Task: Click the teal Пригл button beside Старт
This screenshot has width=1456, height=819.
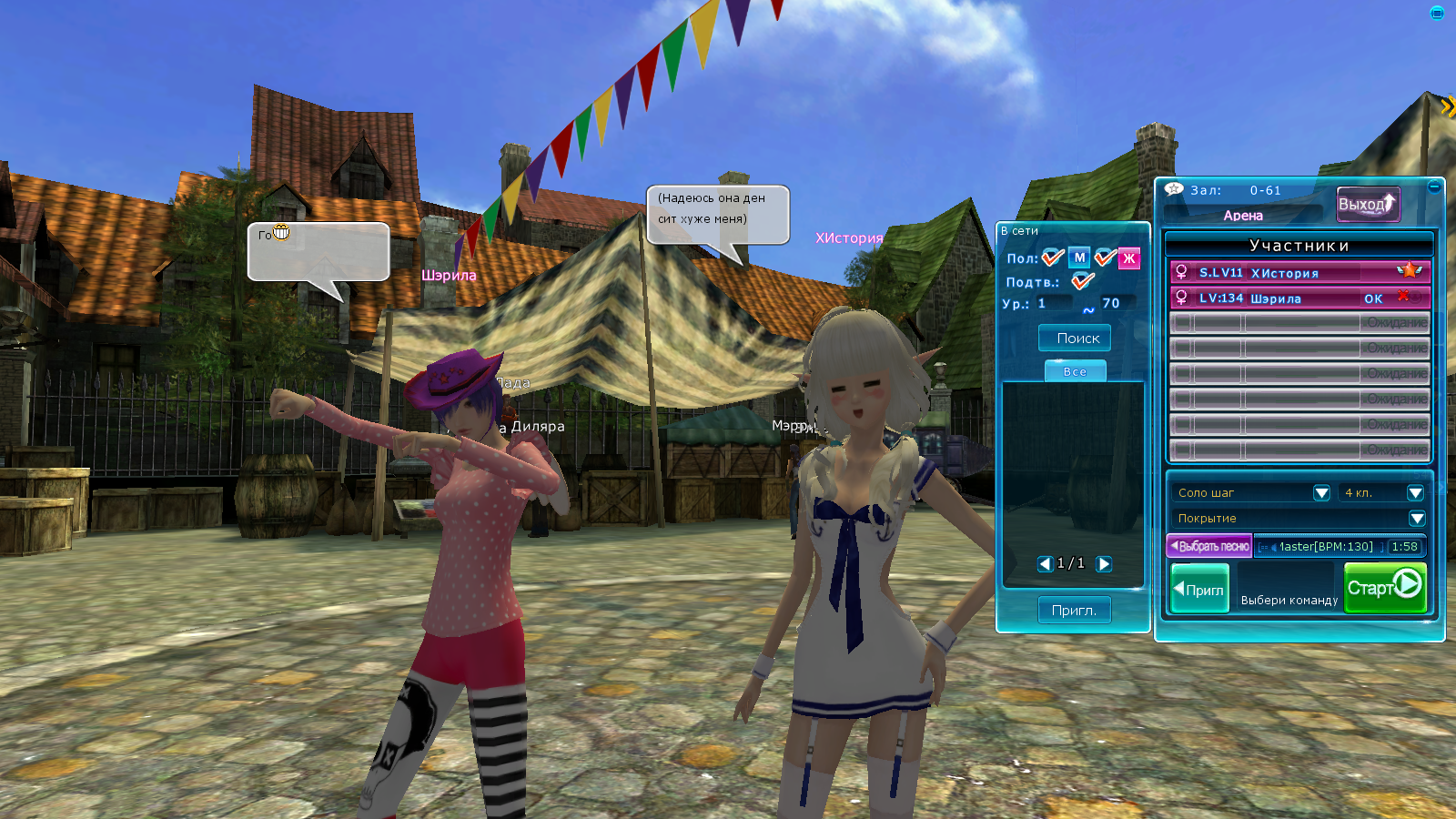Action: coord(1199,589)
